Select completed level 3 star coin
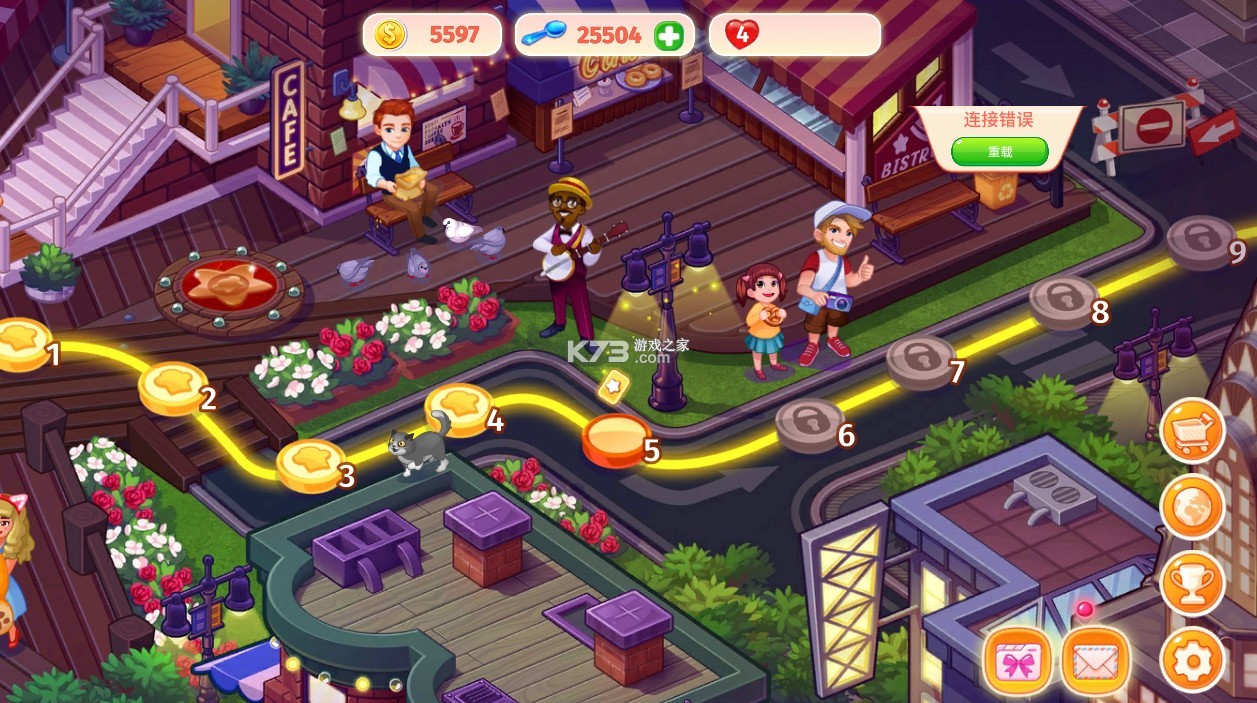Screen dimensions: 1257x703 [x=310, y=464]
